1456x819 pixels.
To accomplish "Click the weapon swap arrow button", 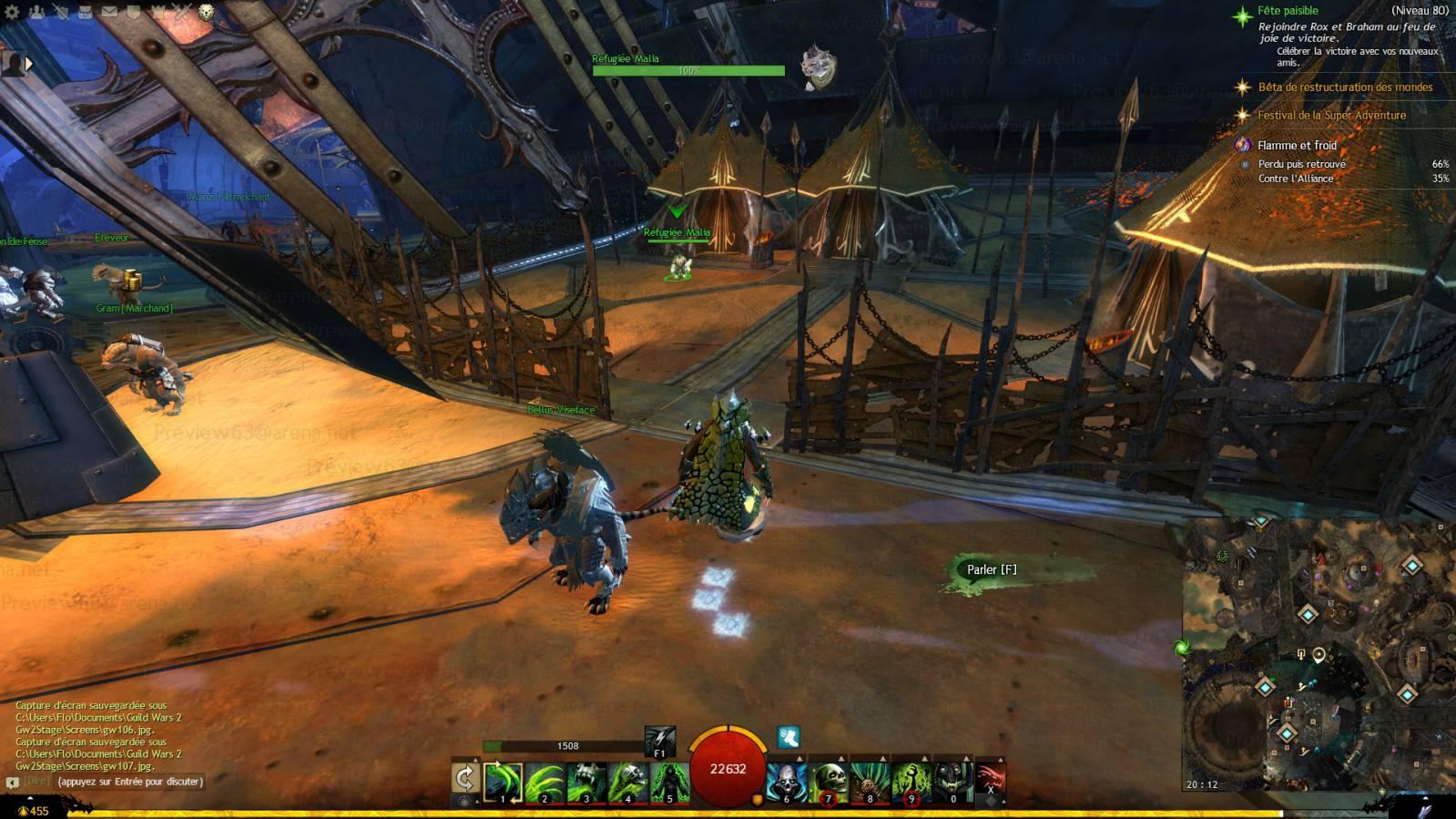I will click(465, 779).
